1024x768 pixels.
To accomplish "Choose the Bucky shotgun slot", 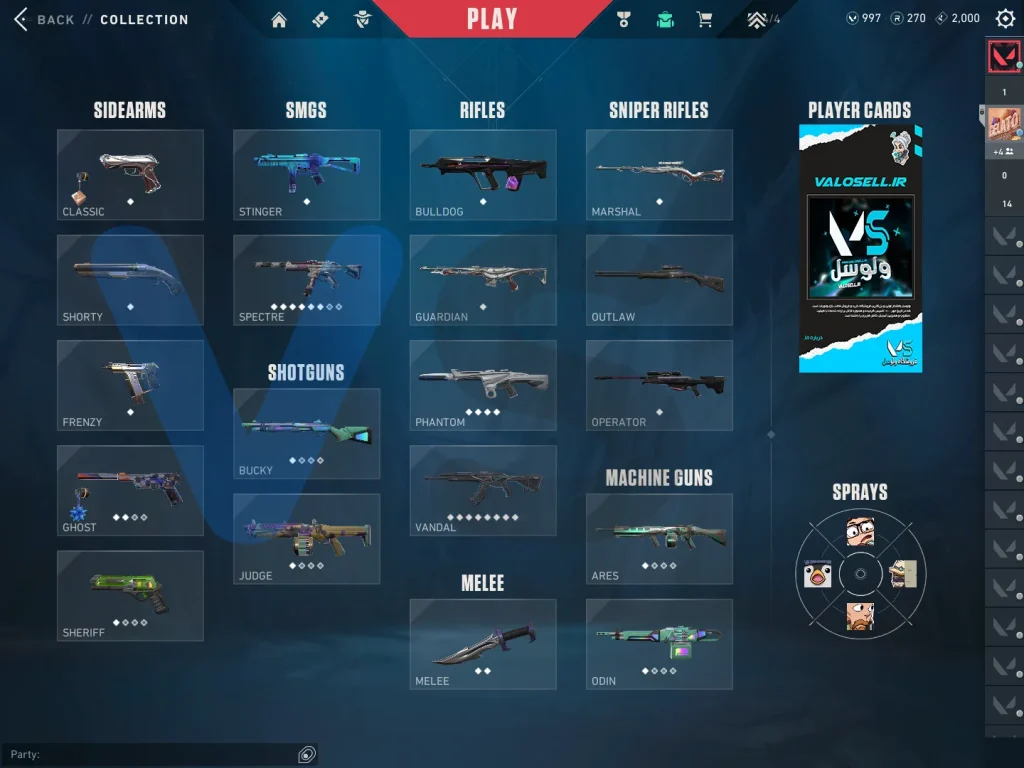I will click(306, 433).
